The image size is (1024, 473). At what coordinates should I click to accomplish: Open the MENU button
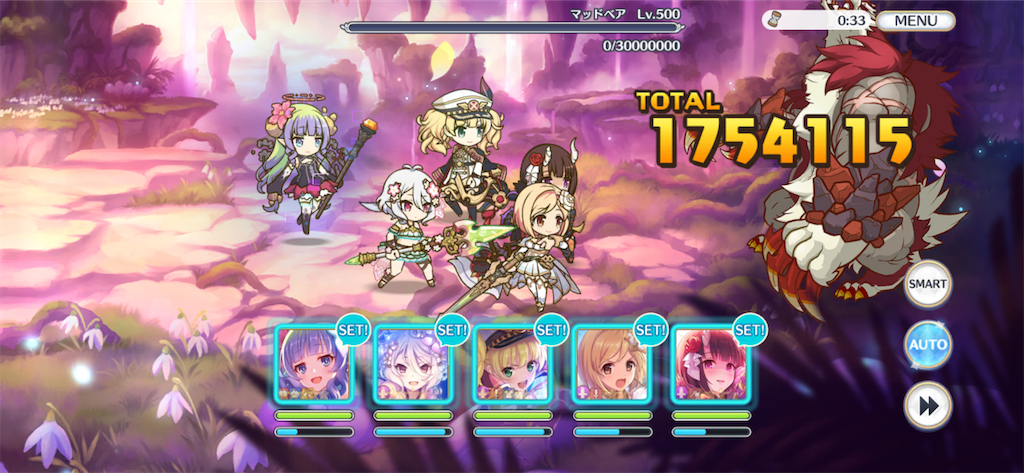[x=915, y=20]
